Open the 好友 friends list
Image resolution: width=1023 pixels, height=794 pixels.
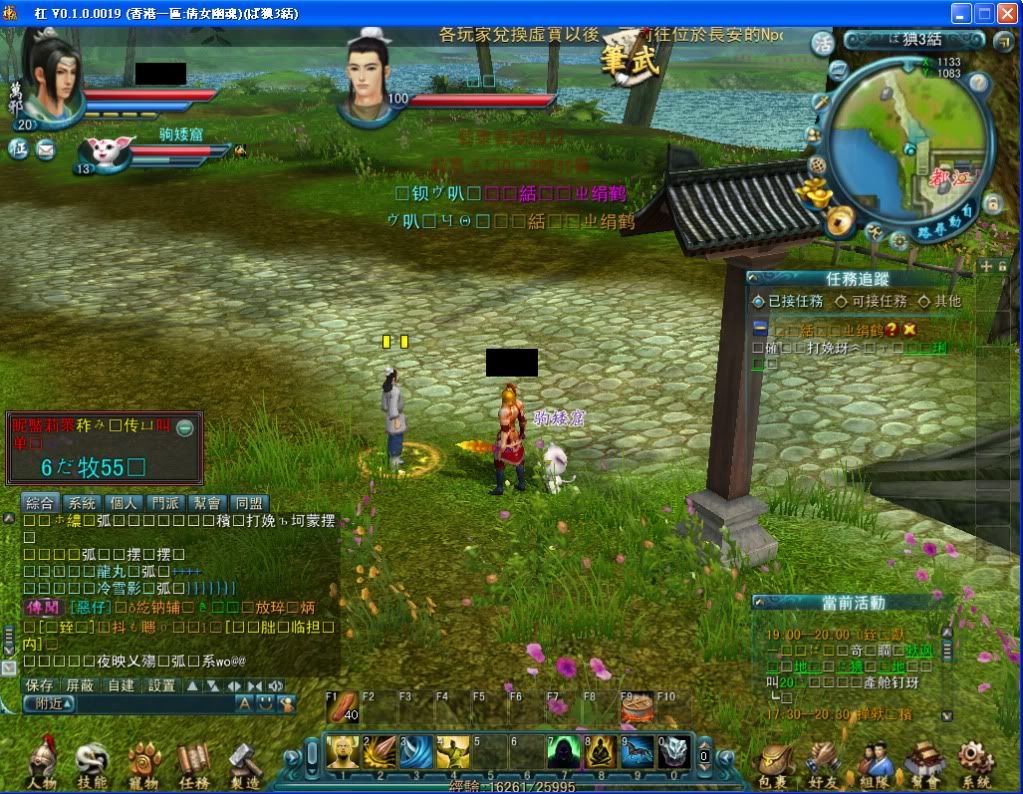click(824, 763)
